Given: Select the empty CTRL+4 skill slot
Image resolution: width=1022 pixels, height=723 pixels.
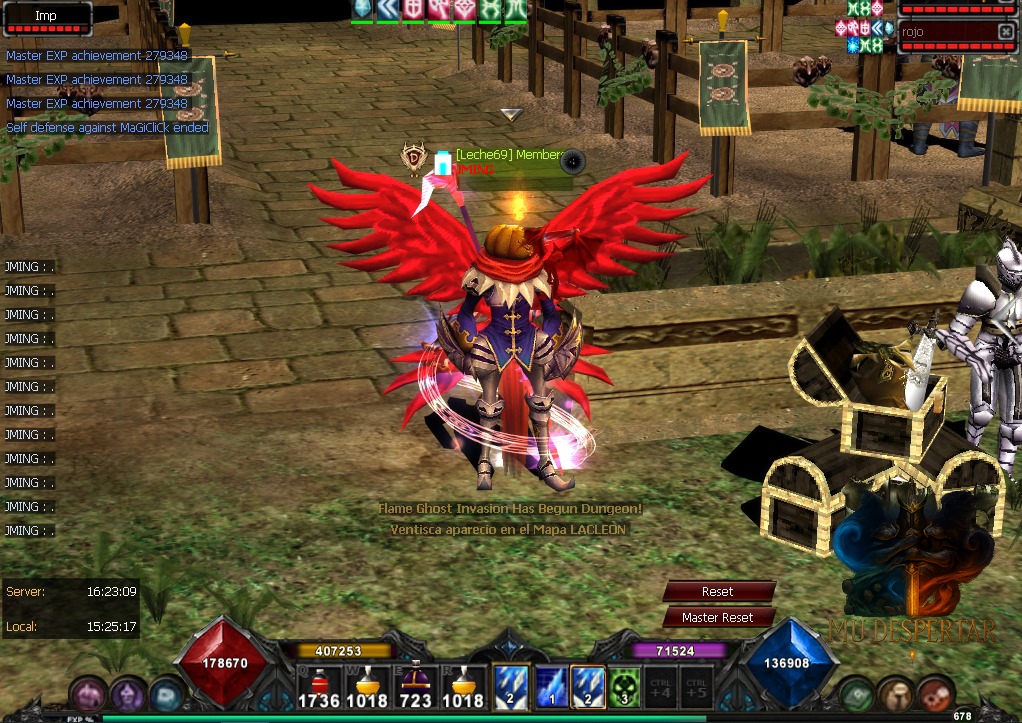Looking at the screenshot, I should coord(660,687).
